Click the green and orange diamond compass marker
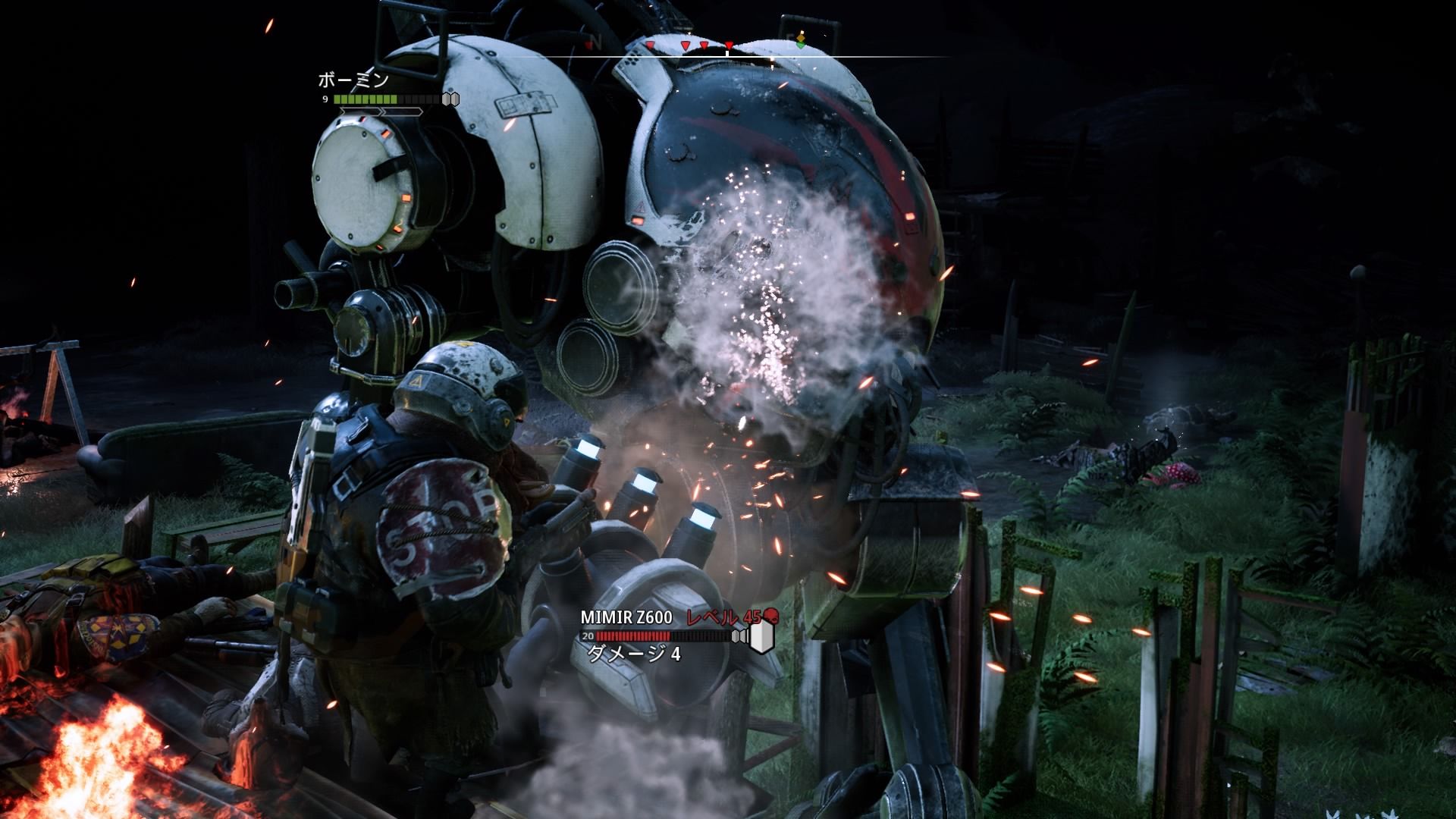 coord(801,42)
